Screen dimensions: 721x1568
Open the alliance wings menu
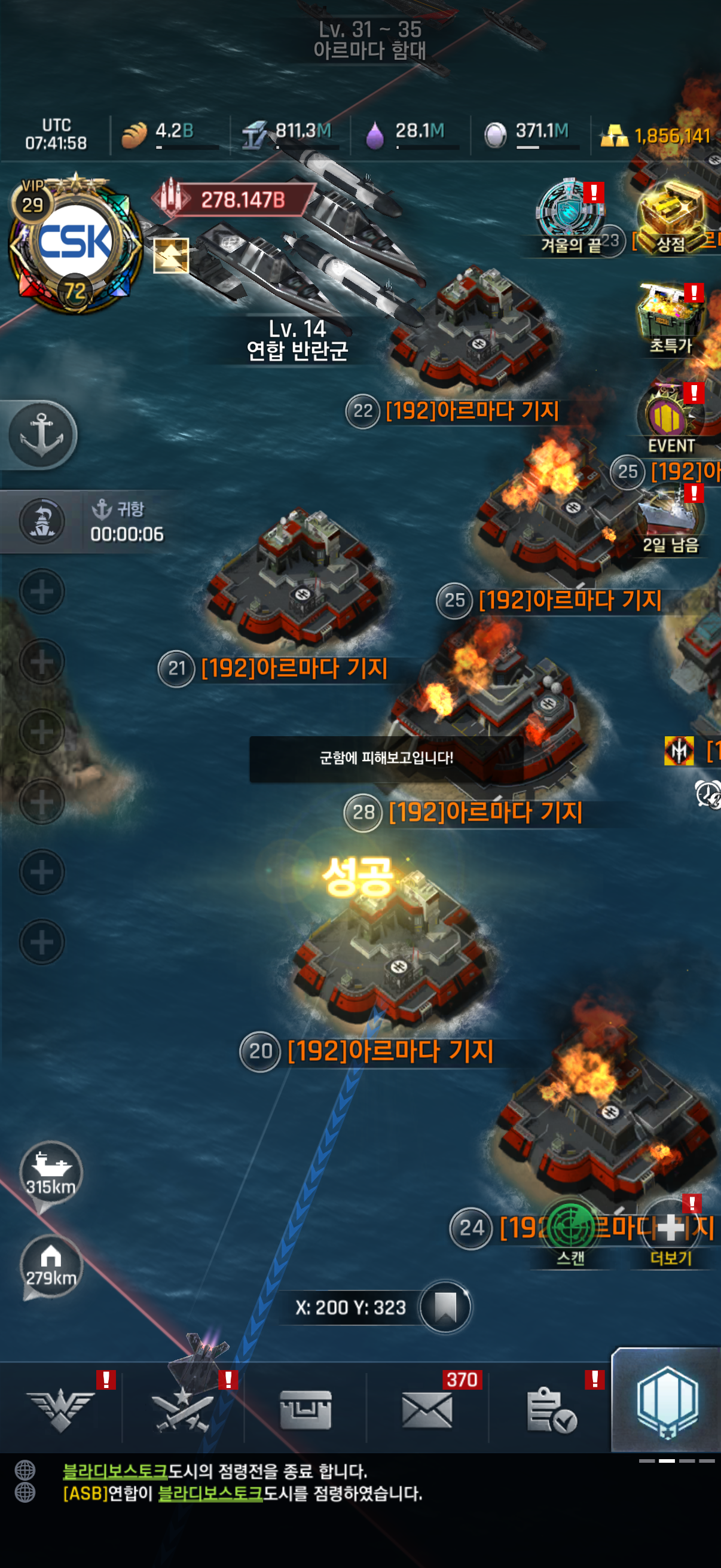click(x=61, y=1408)
